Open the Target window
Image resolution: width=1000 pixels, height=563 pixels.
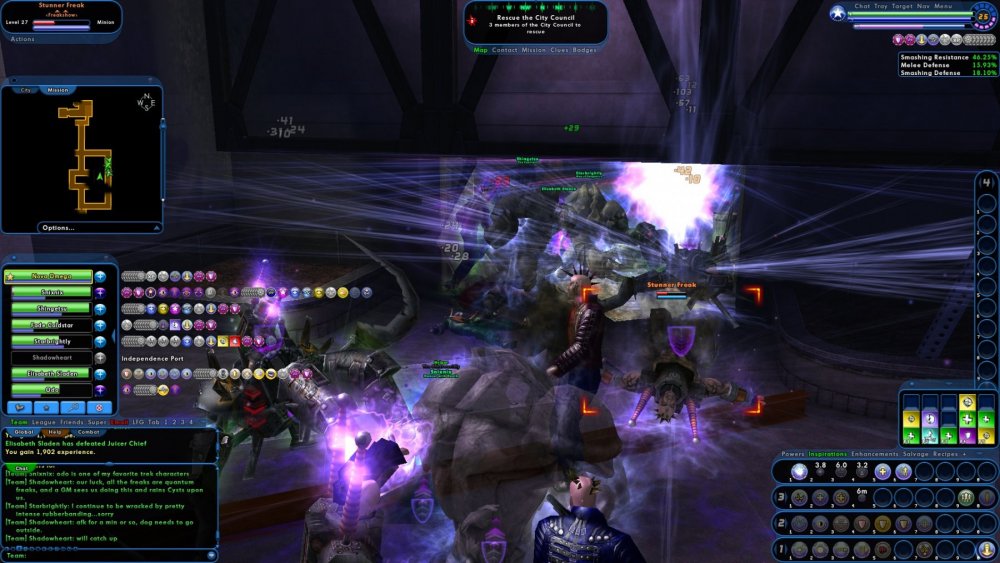[x=903, y=6]
